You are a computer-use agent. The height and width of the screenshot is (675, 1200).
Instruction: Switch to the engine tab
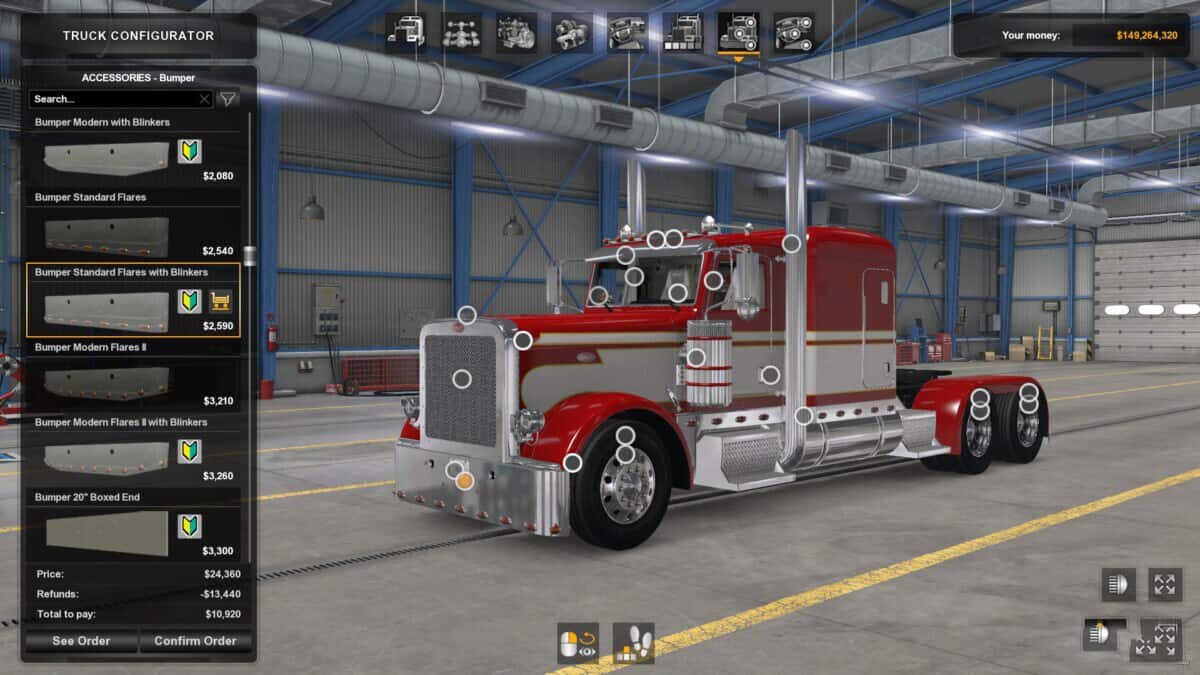pyautogui.click(x=516, y=33)
